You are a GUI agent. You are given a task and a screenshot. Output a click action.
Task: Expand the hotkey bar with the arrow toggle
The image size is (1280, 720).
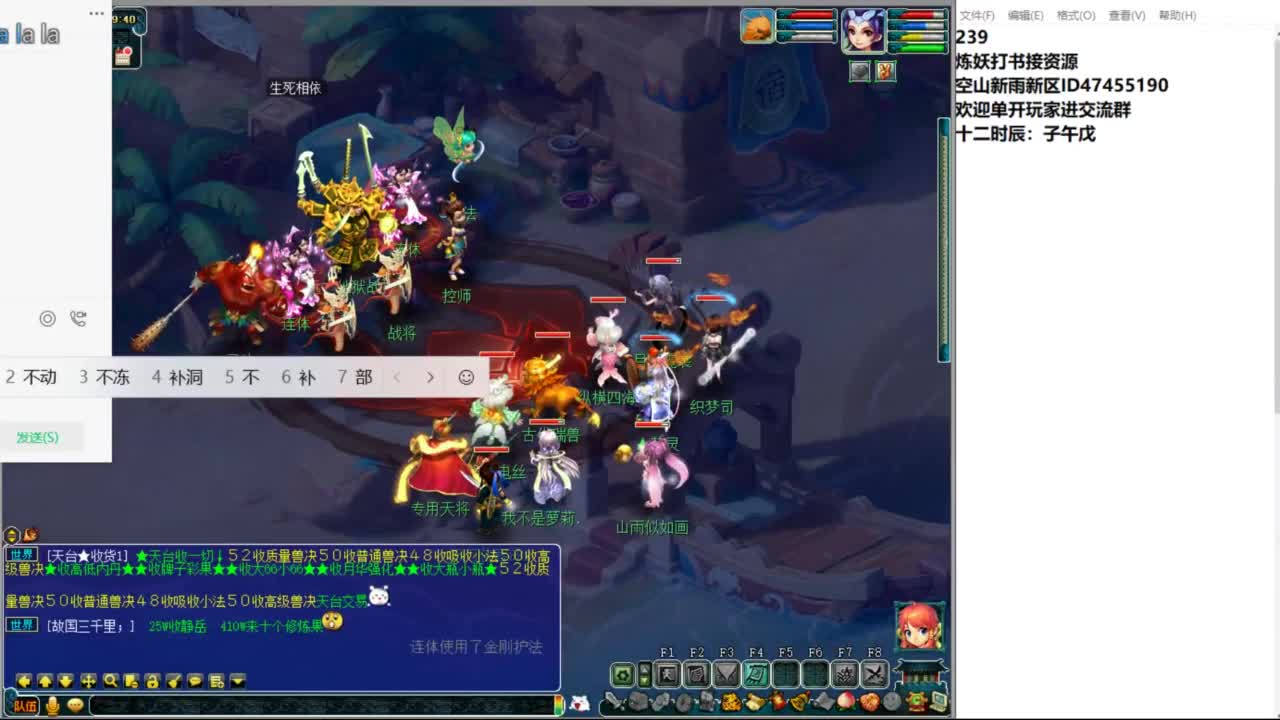(x=644, y=674)
